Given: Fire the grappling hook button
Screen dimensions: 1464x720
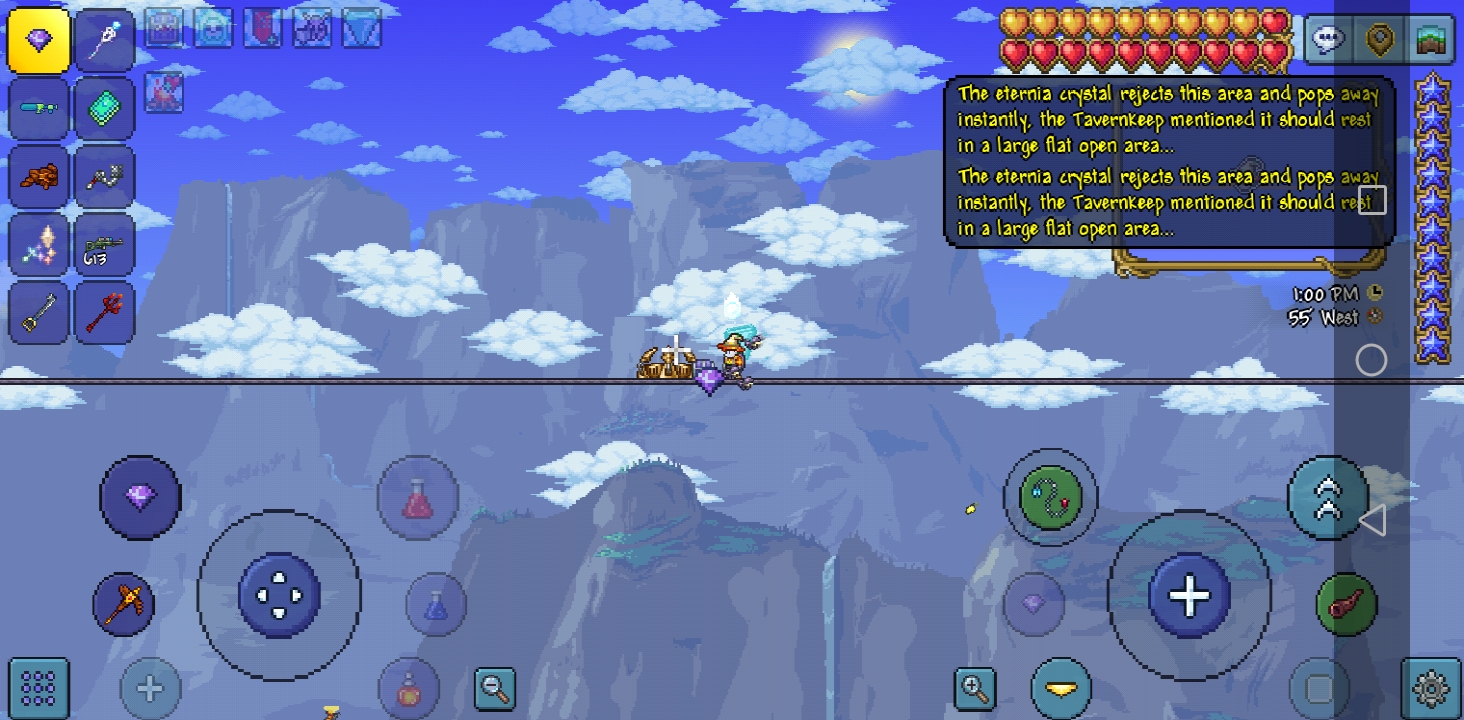Looking at the screenshot, I should coord(1050,497).
